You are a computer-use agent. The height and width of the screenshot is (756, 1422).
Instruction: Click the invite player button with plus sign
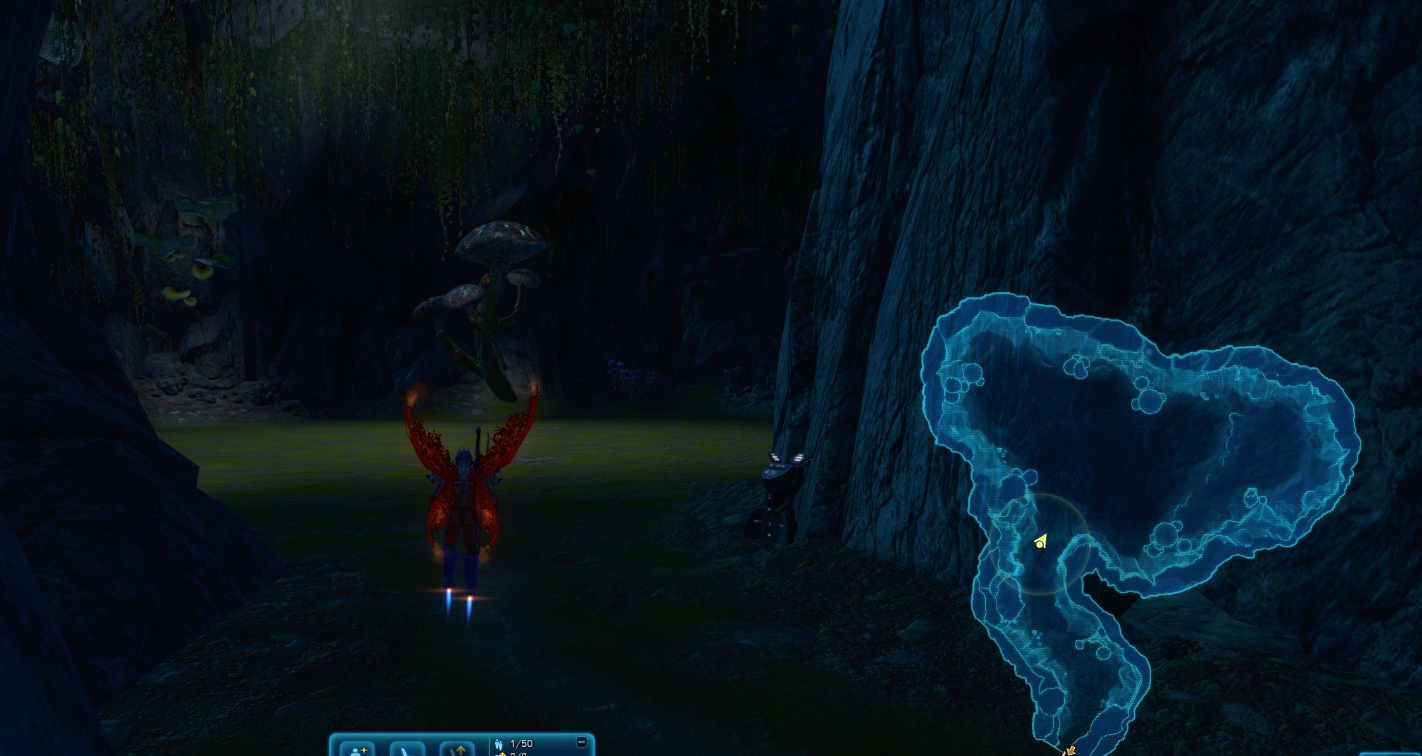357,748
